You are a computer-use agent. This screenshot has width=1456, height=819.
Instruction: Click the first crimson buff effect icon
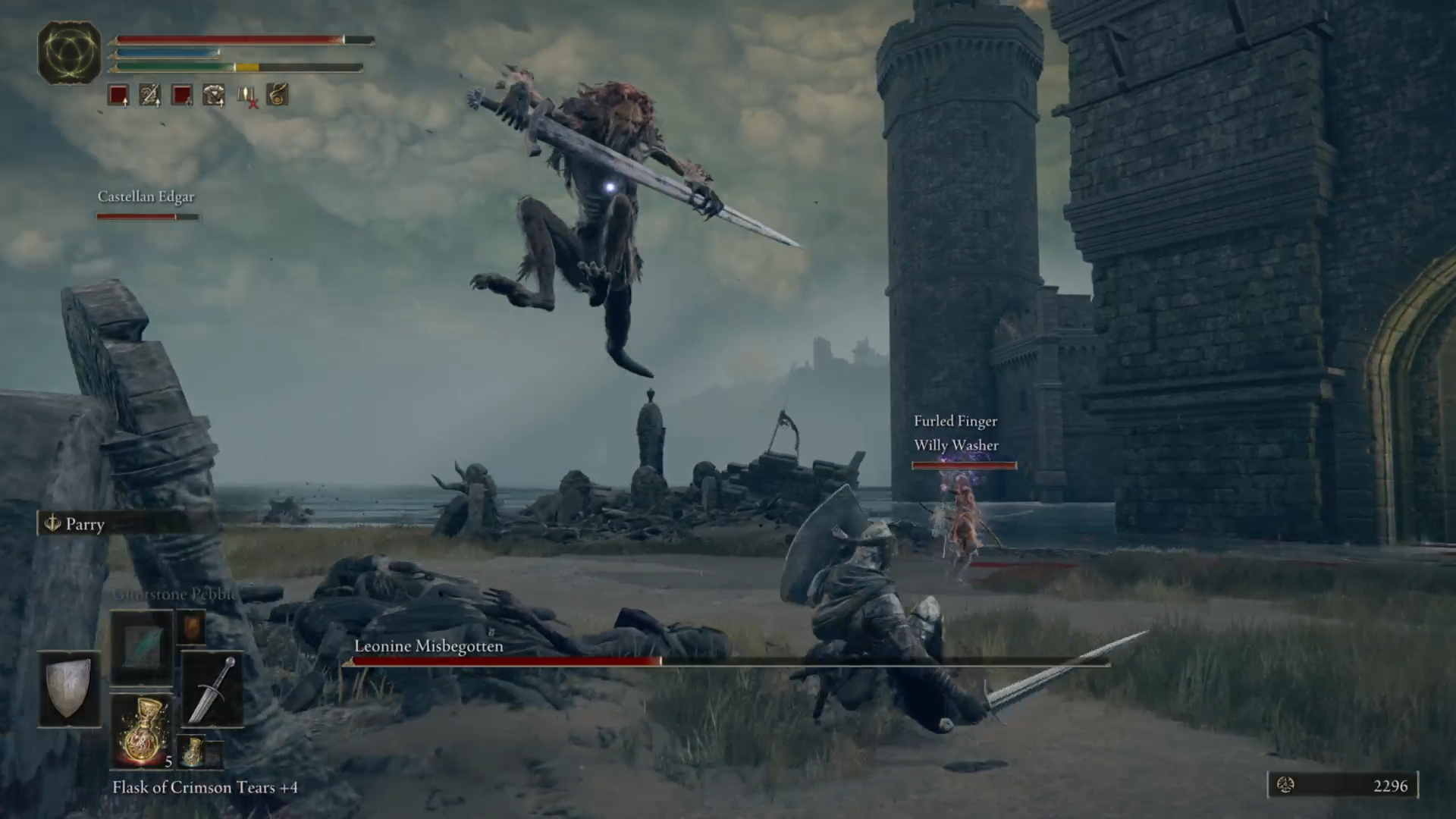[118, 95]
